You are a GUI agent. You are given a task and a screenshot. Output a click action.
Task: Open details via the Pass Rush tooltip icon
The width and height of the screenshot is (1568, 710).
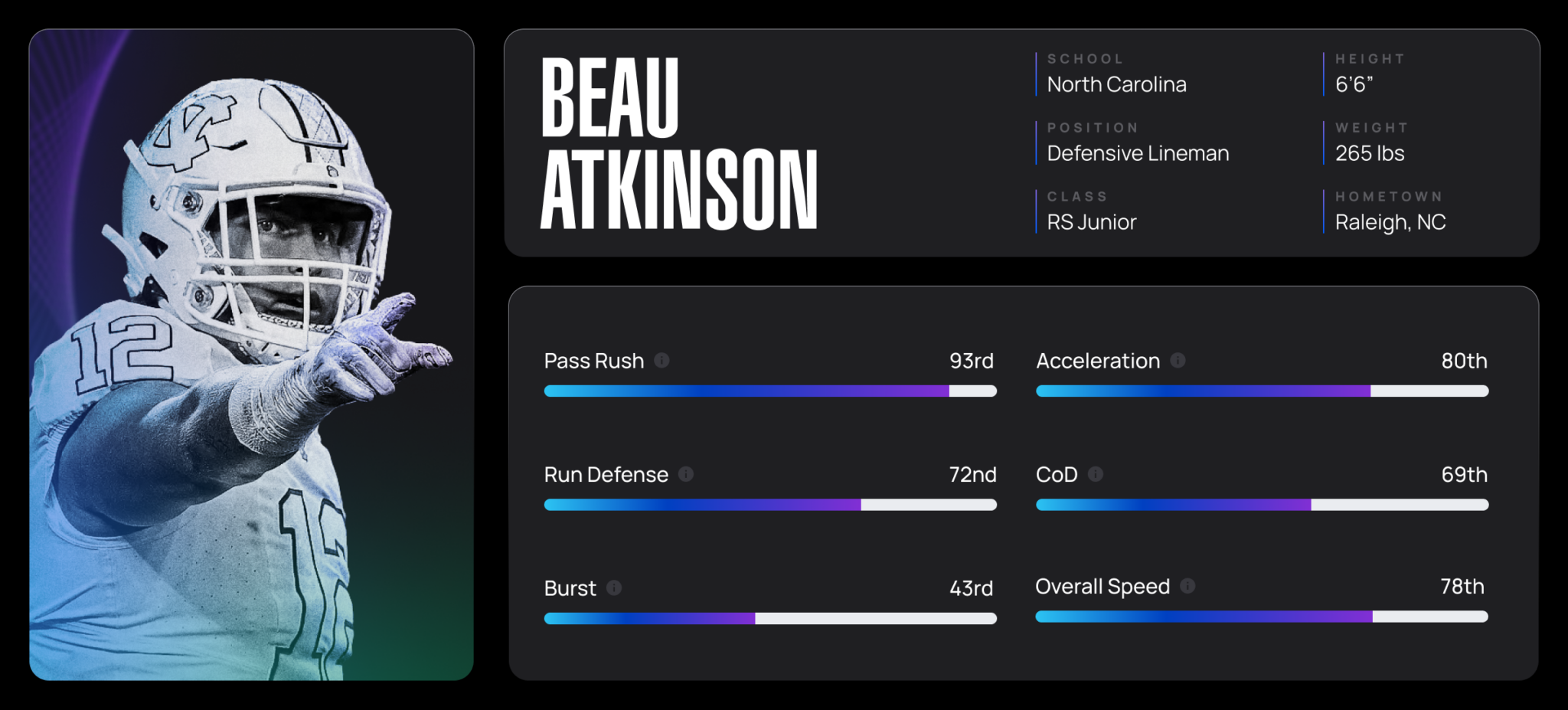click(661, 360)
